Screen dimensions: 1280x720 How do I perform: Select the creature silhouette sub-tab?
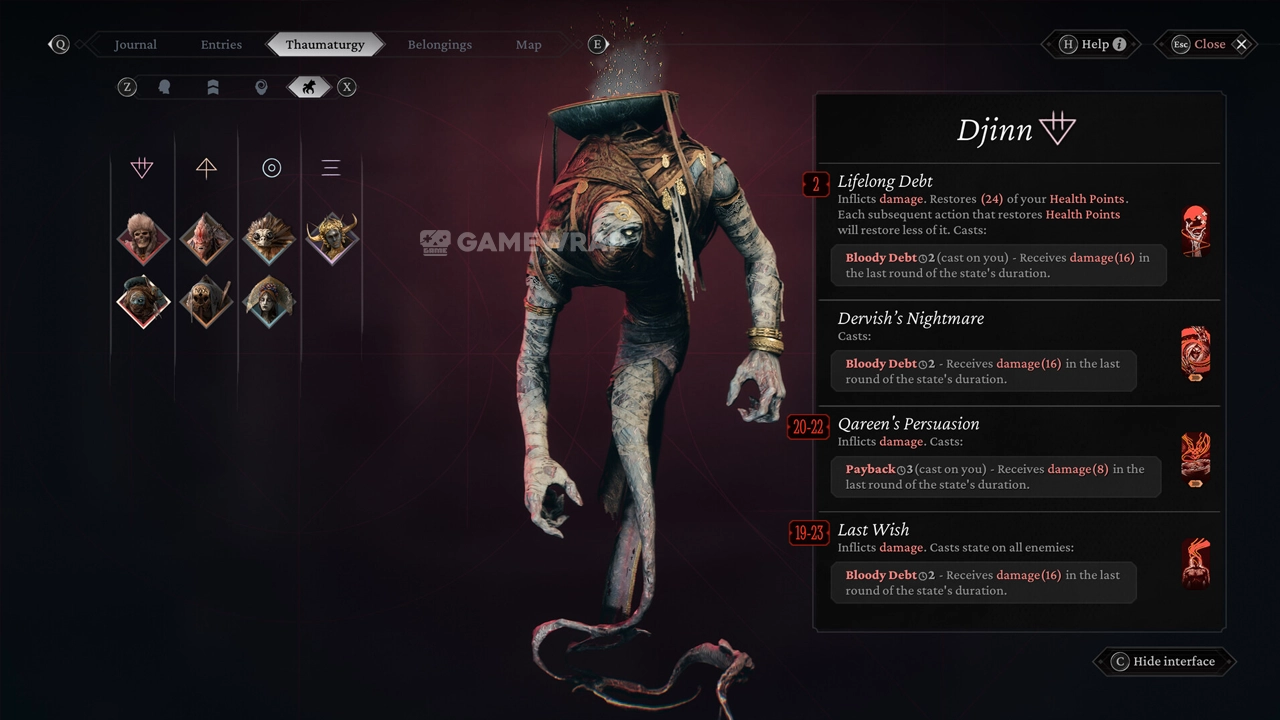(x=309, y=87)
